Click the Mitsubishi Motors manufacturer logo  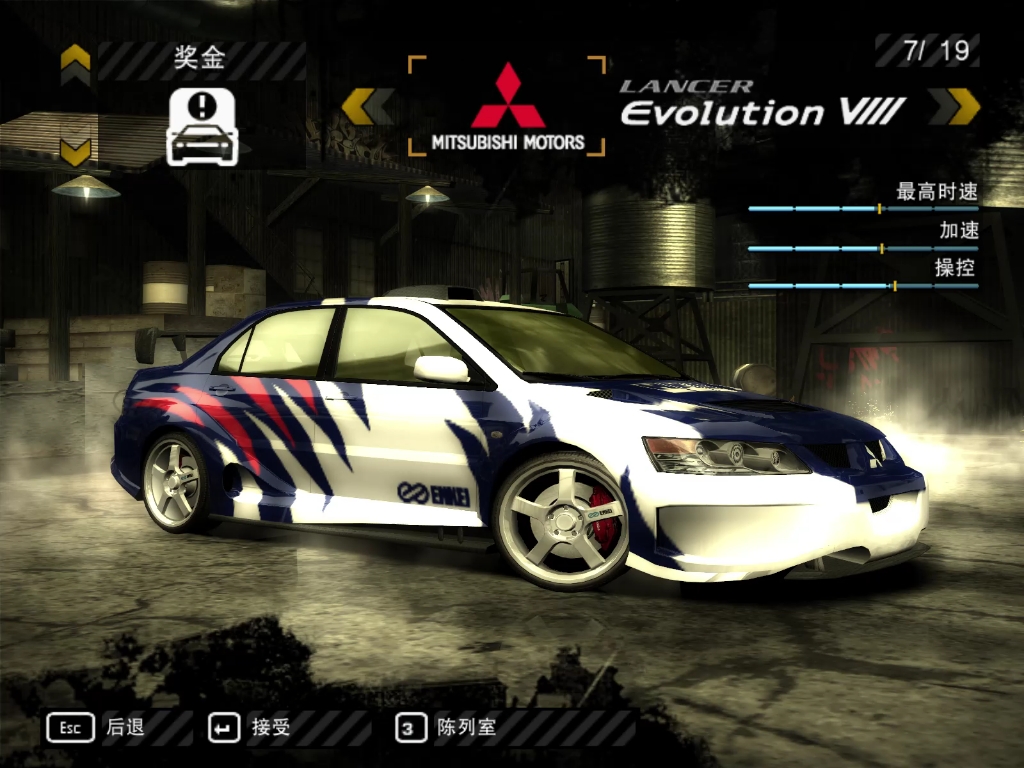tap(508, 107)
